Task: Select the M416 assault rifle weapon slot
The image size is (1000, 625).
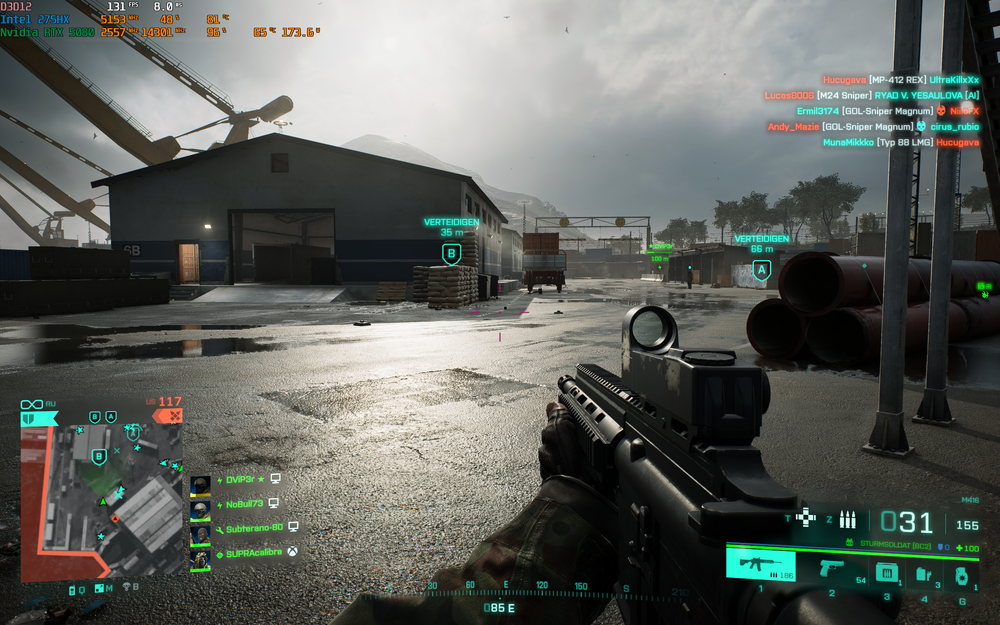Action: coord(760,566)
